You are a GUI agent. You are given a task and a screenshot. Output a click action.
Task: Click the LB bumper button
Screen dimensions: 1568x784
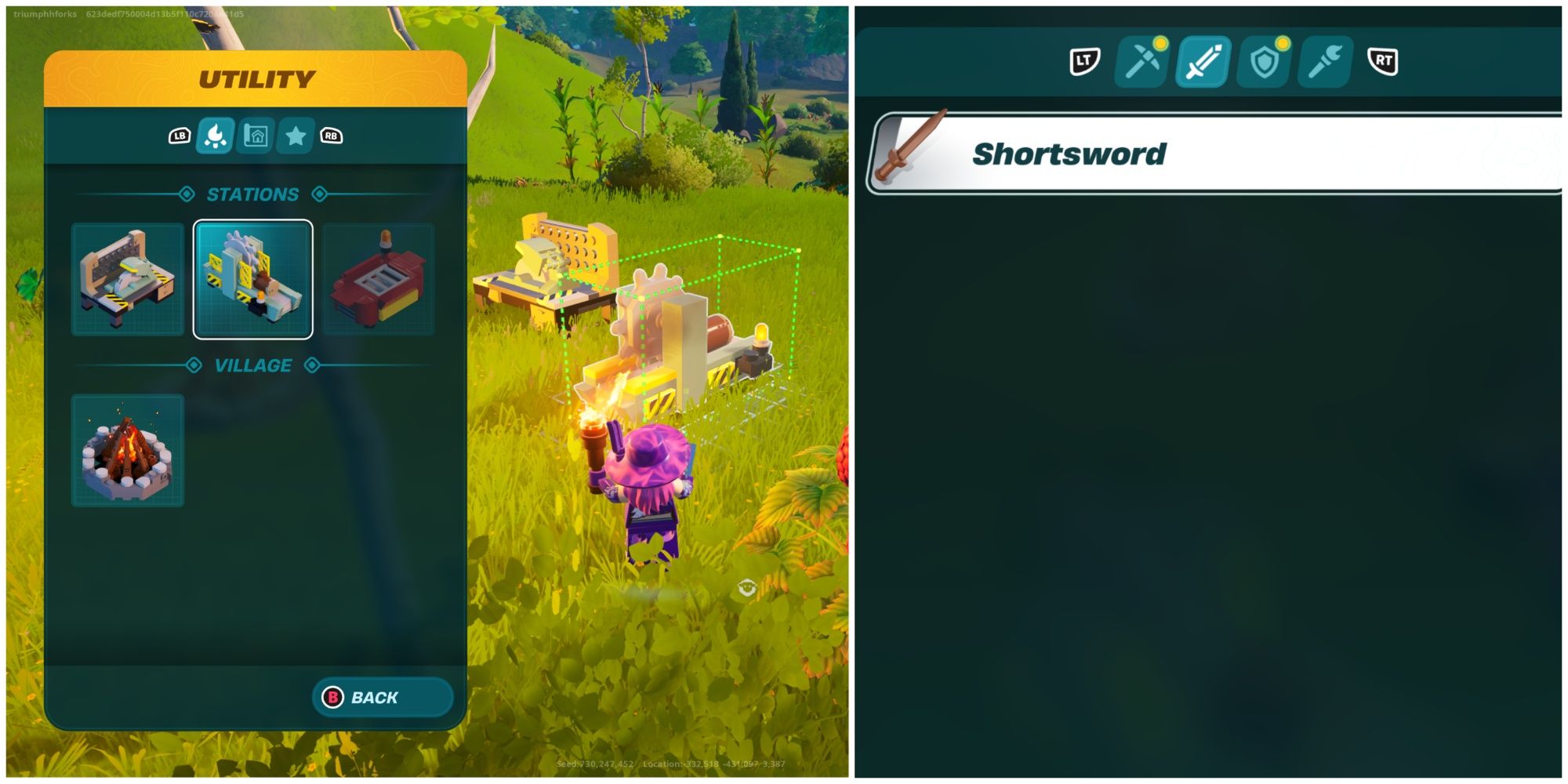pyautogui.click(x=180, y=136)
